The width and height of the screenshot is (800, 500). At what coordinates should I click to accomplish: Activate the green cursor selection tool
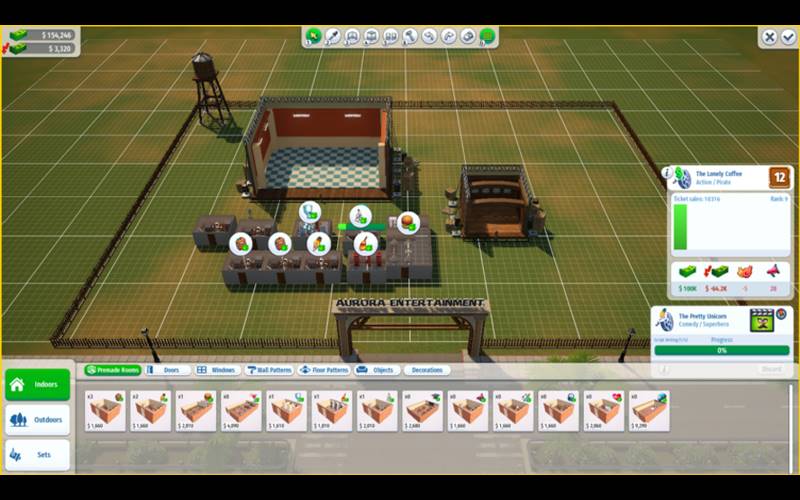coord(314,37)
